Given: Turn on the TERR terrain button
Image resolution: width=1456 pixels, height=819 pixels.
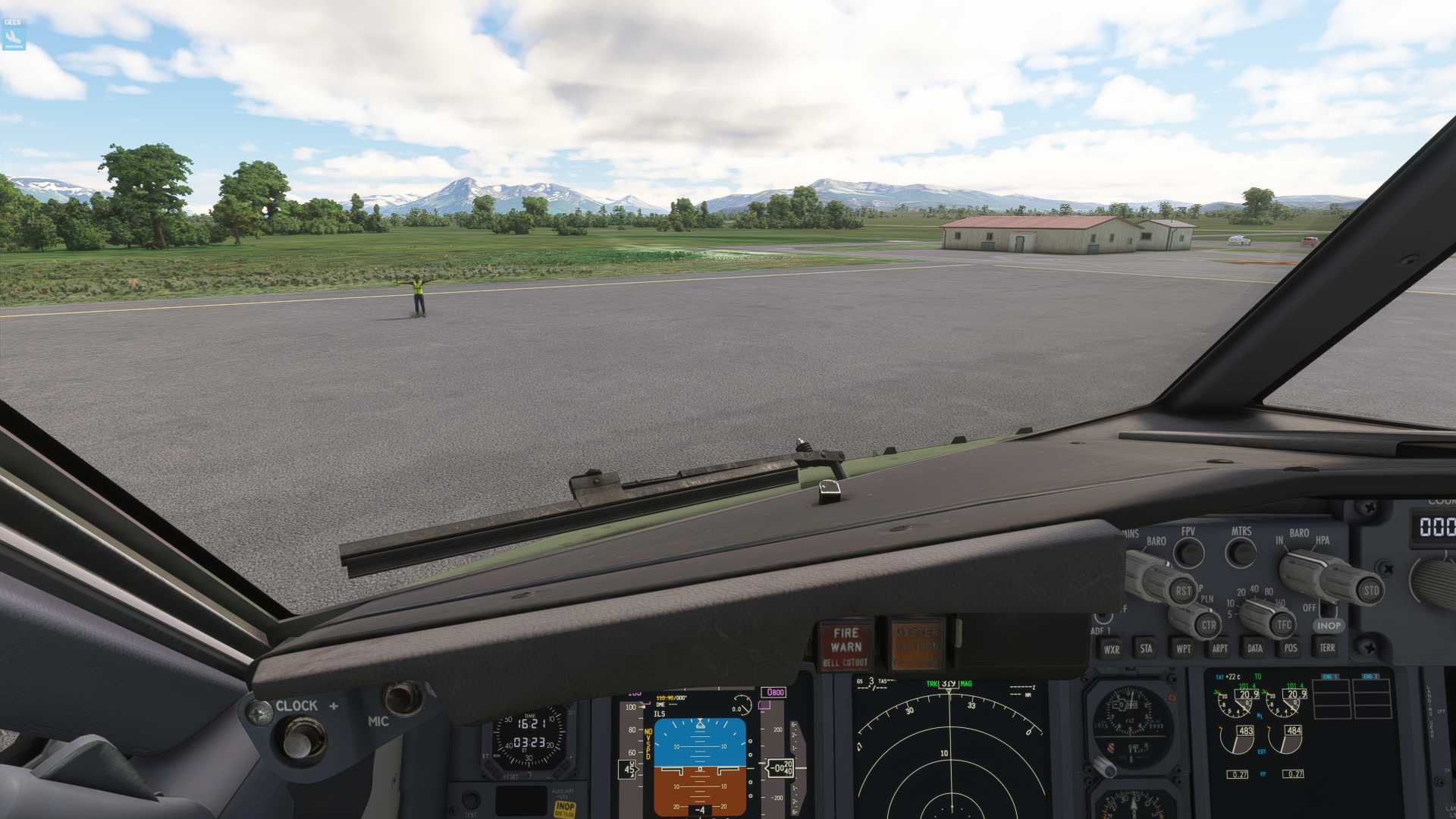Looking at the screenshot, I should click(1327, 648).
